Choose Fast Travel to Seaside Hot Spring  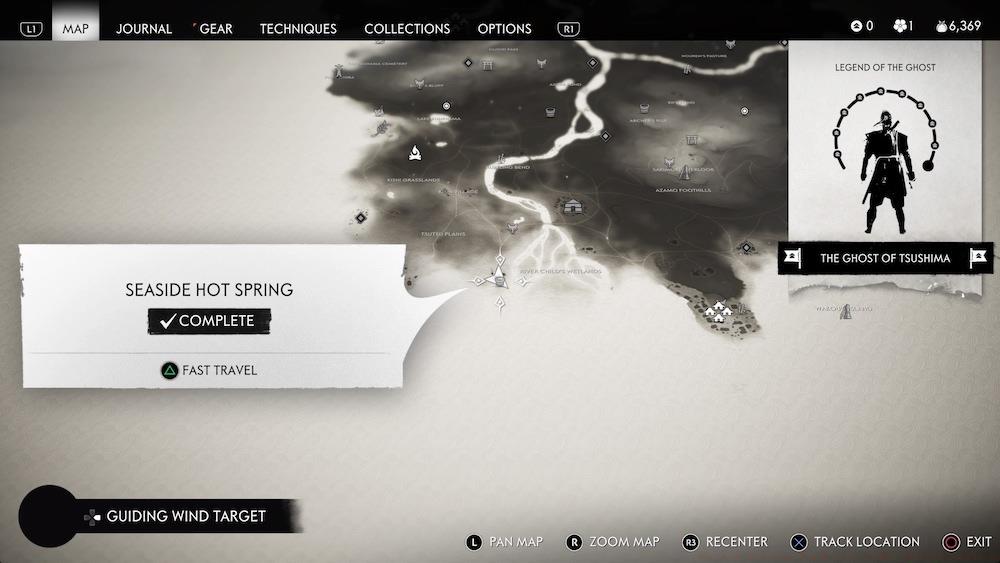(x=209, y=370)
